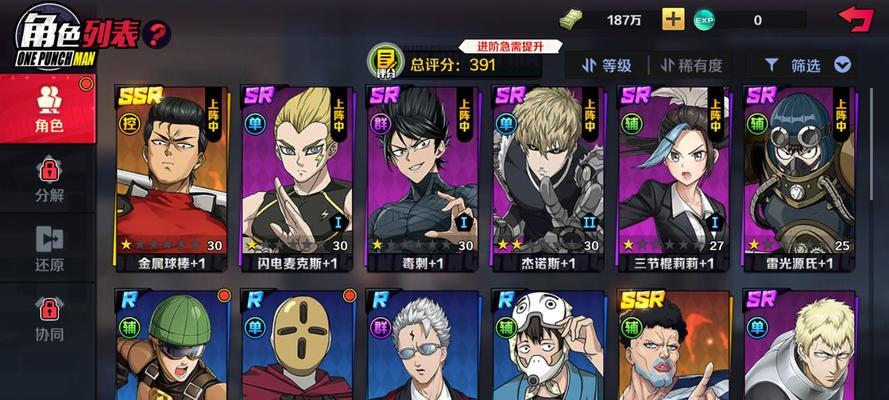
Task: Open the red question mark help
Action: tap(156, 34)
